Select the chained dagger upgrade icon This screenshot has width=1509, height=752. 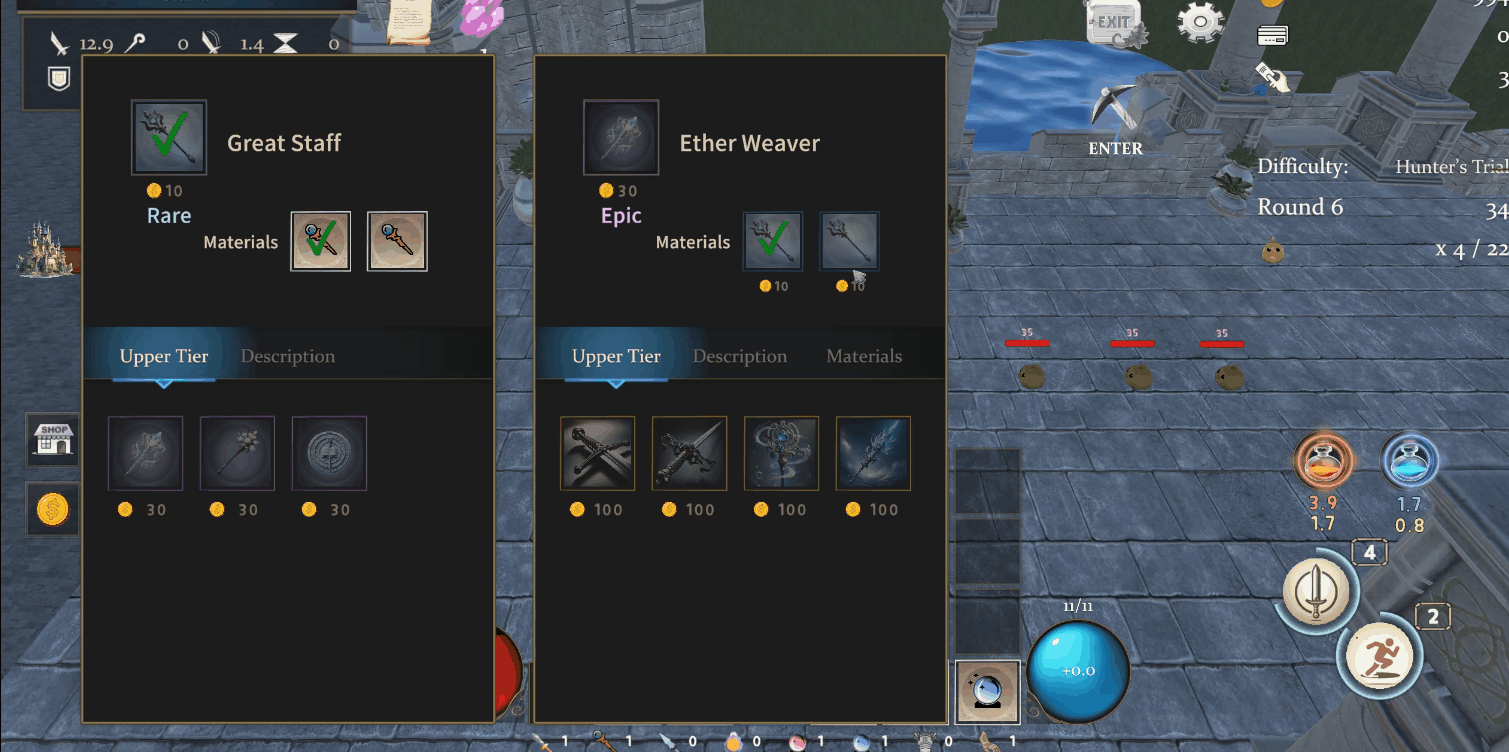coord(689,453)
